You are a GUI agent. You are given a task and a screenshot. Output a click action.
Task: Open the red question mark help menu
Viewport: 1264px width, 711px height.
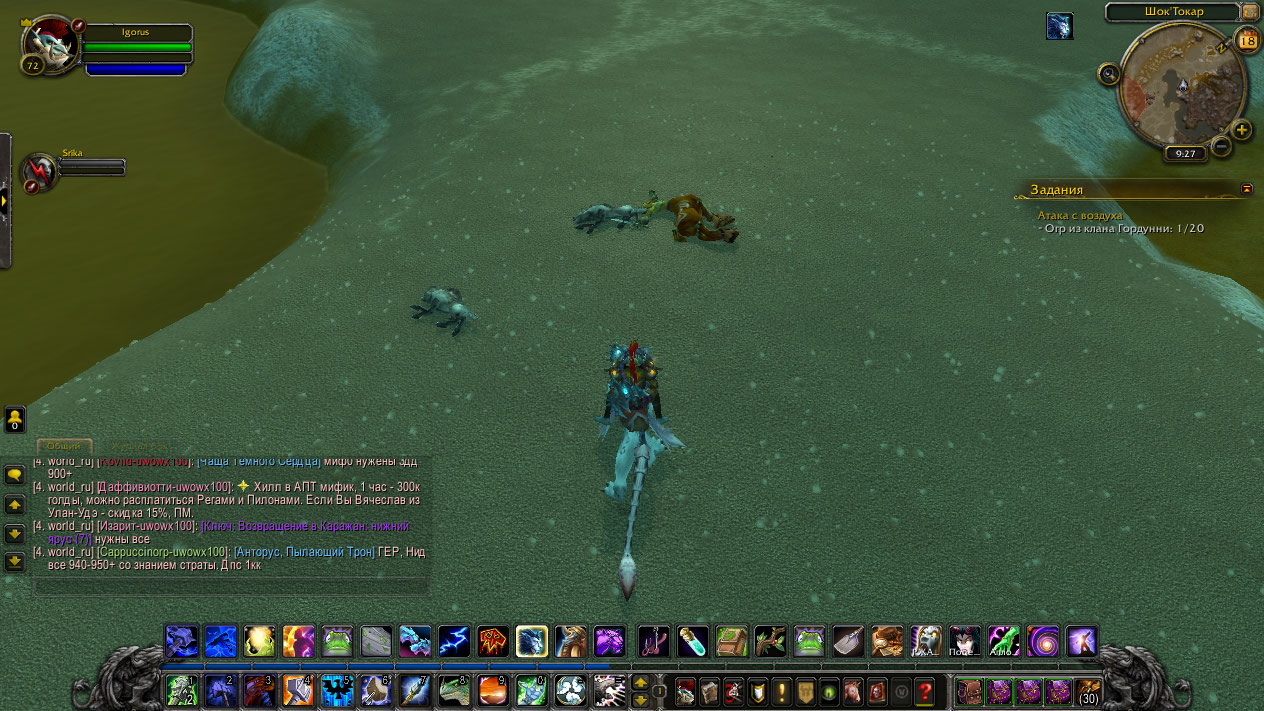pos(925,691)
